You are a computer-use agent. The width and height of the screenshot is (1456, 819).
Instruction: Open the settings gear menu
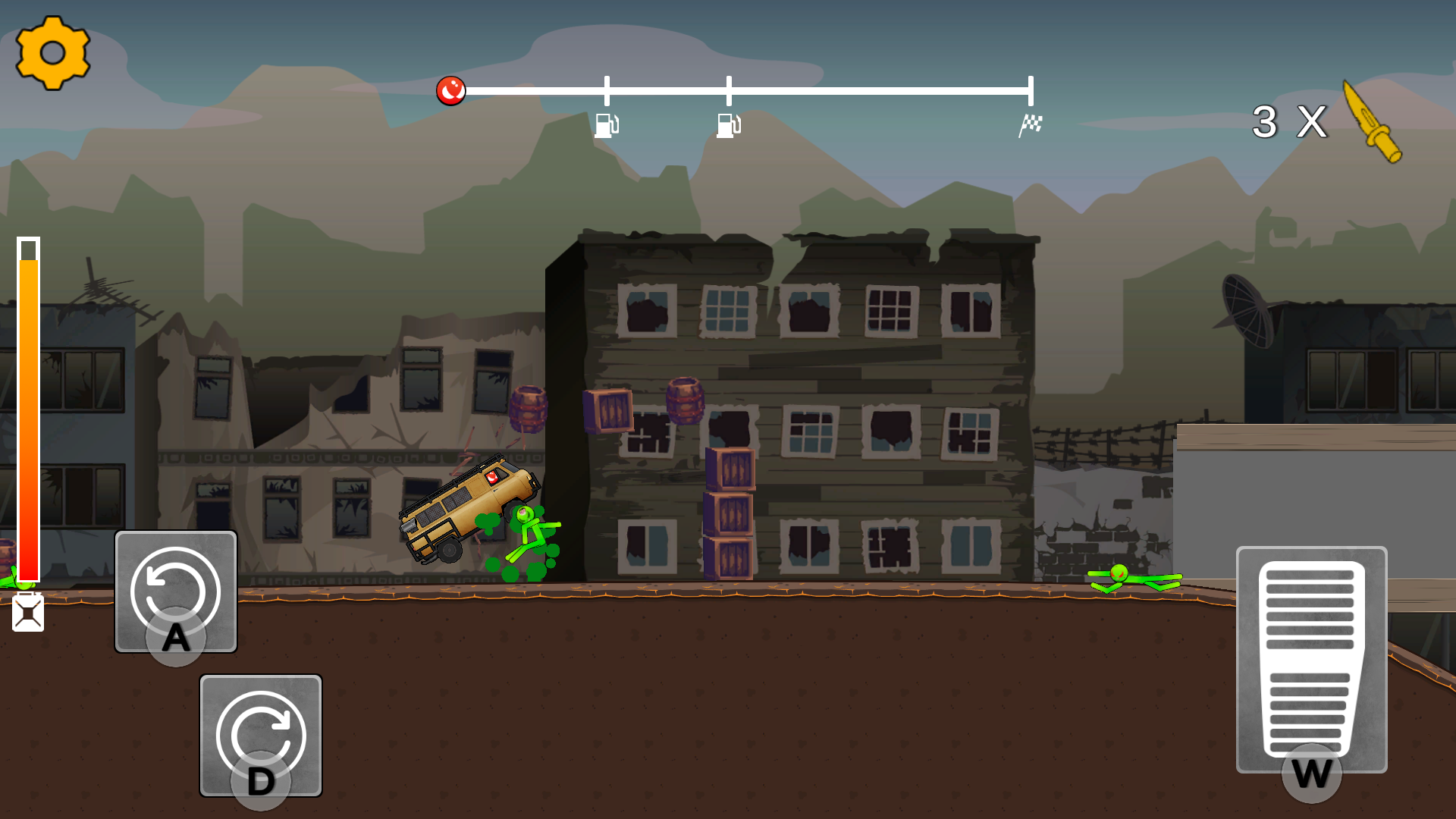coord(53,53)
